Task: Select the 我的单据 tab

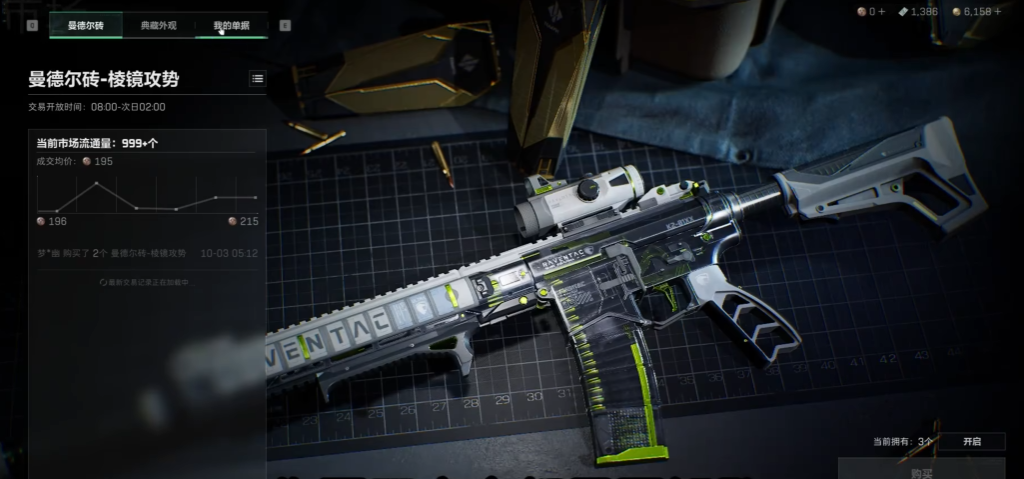Action: point(231,25)
